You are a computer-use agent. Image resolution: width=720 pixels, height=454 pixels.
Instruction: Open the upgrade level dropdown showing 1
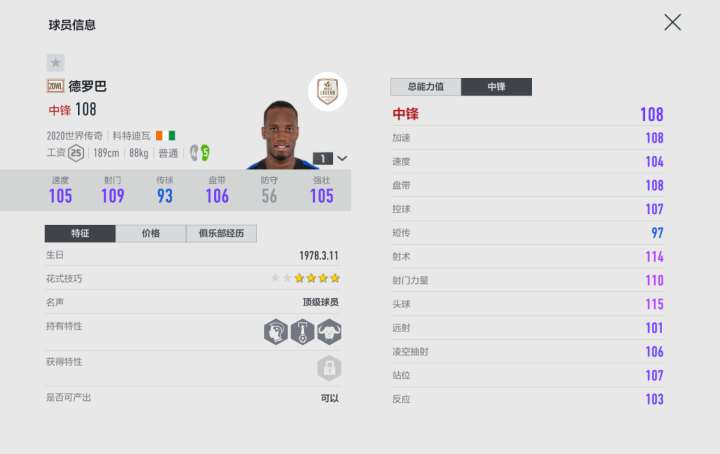pyautogui.click(x=331, y=157)
